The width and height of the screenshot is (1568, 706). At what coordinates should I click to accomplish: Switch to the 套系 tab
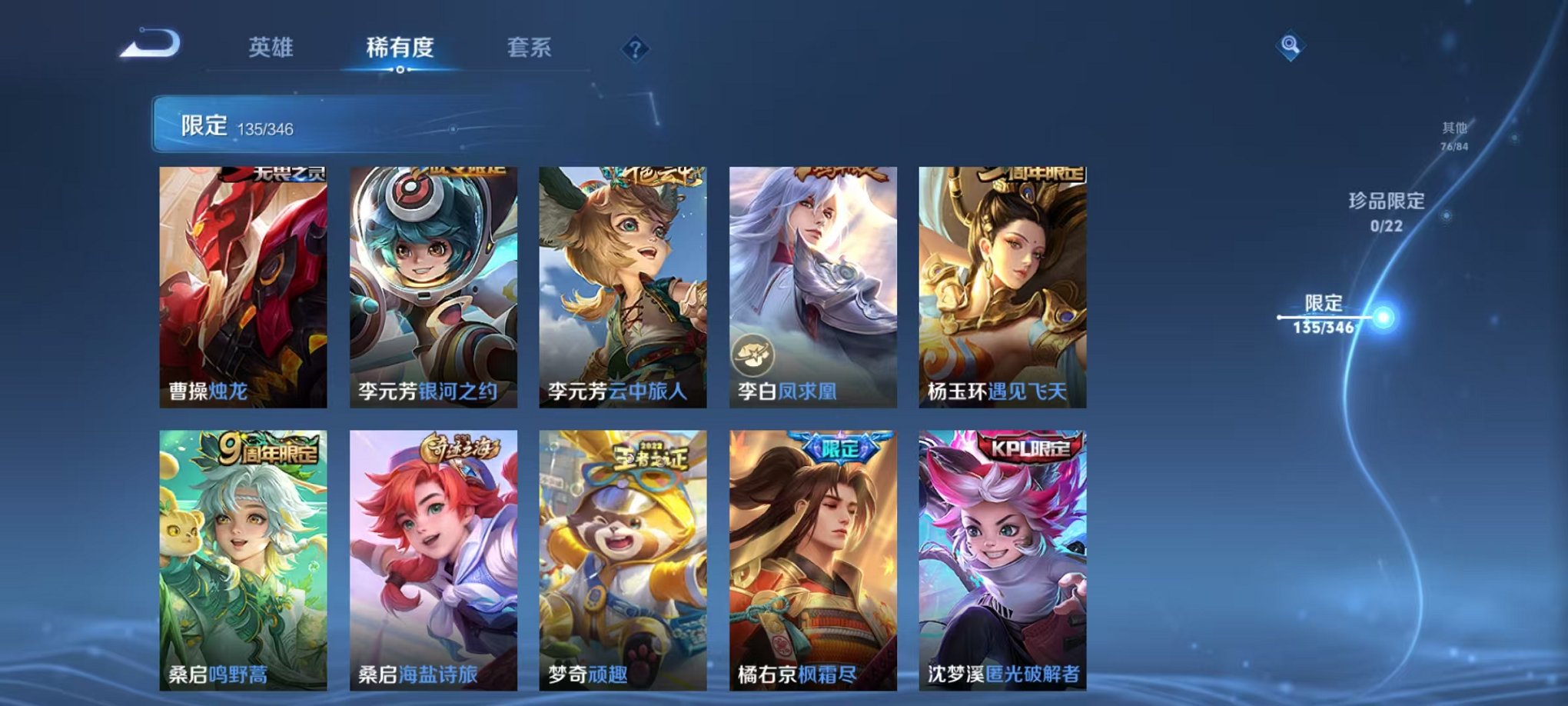click(x=530, y=46)
